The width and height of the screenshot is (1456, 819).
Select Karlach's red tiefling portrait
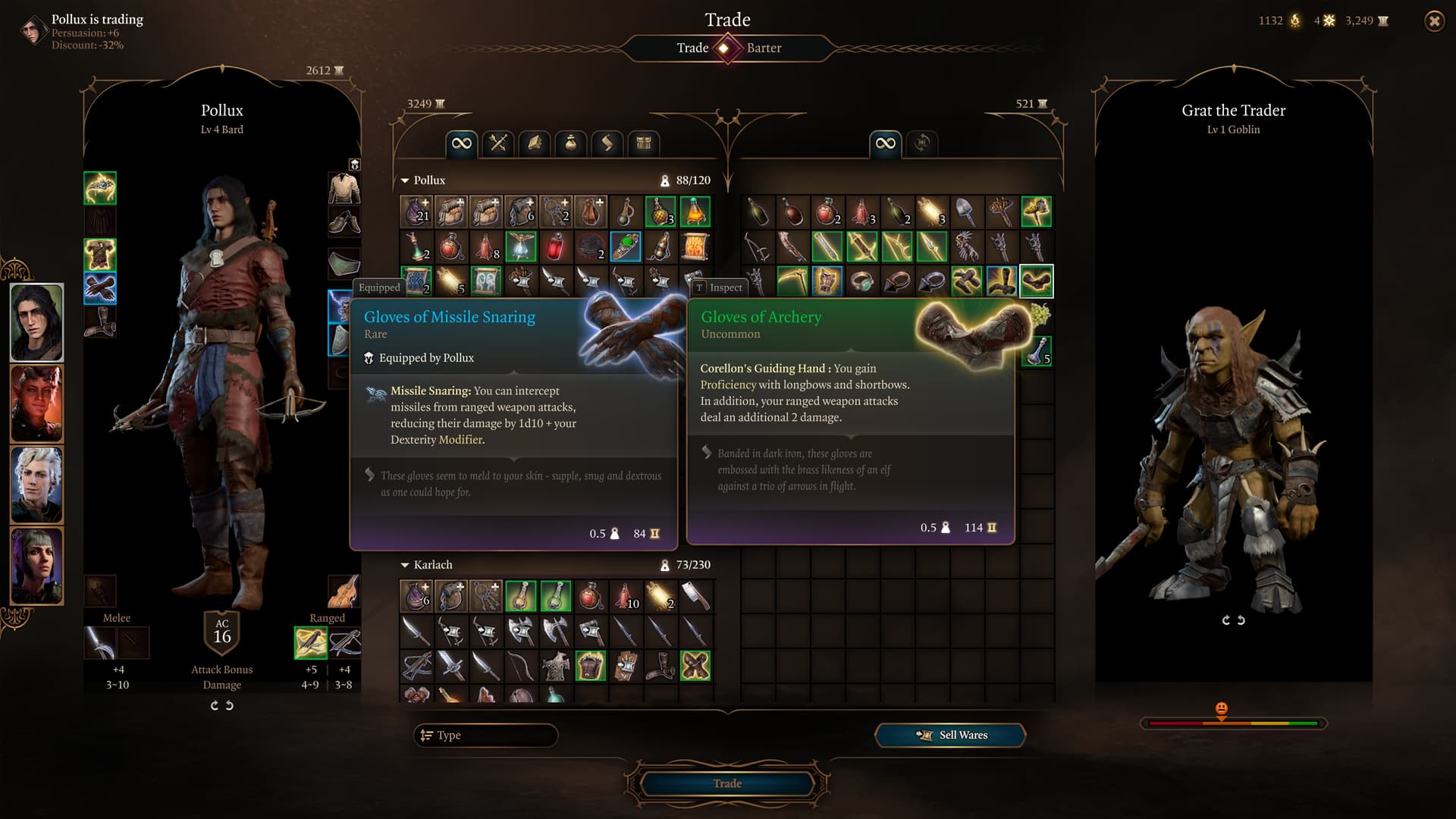(x=36, y=403)
